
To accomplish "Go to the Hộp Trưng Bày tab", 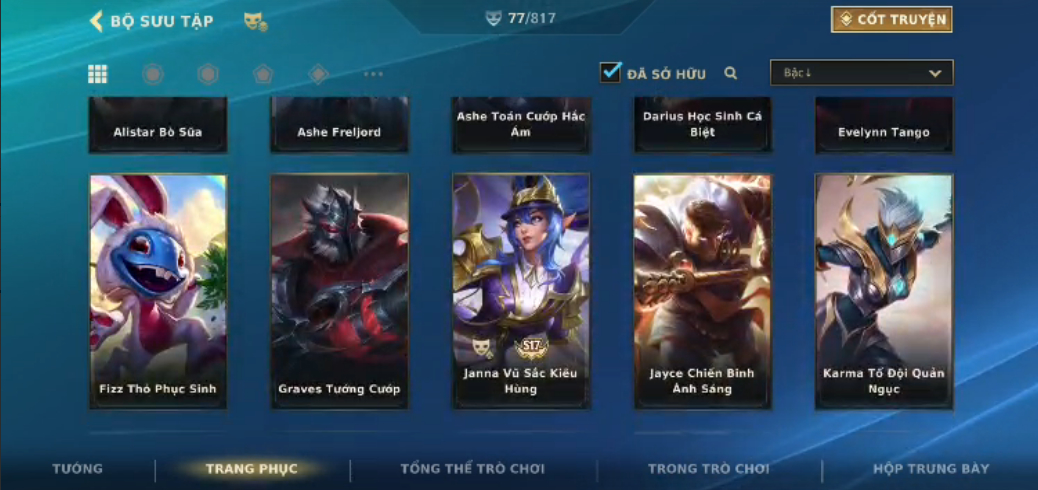I will (x=931, y=468).
